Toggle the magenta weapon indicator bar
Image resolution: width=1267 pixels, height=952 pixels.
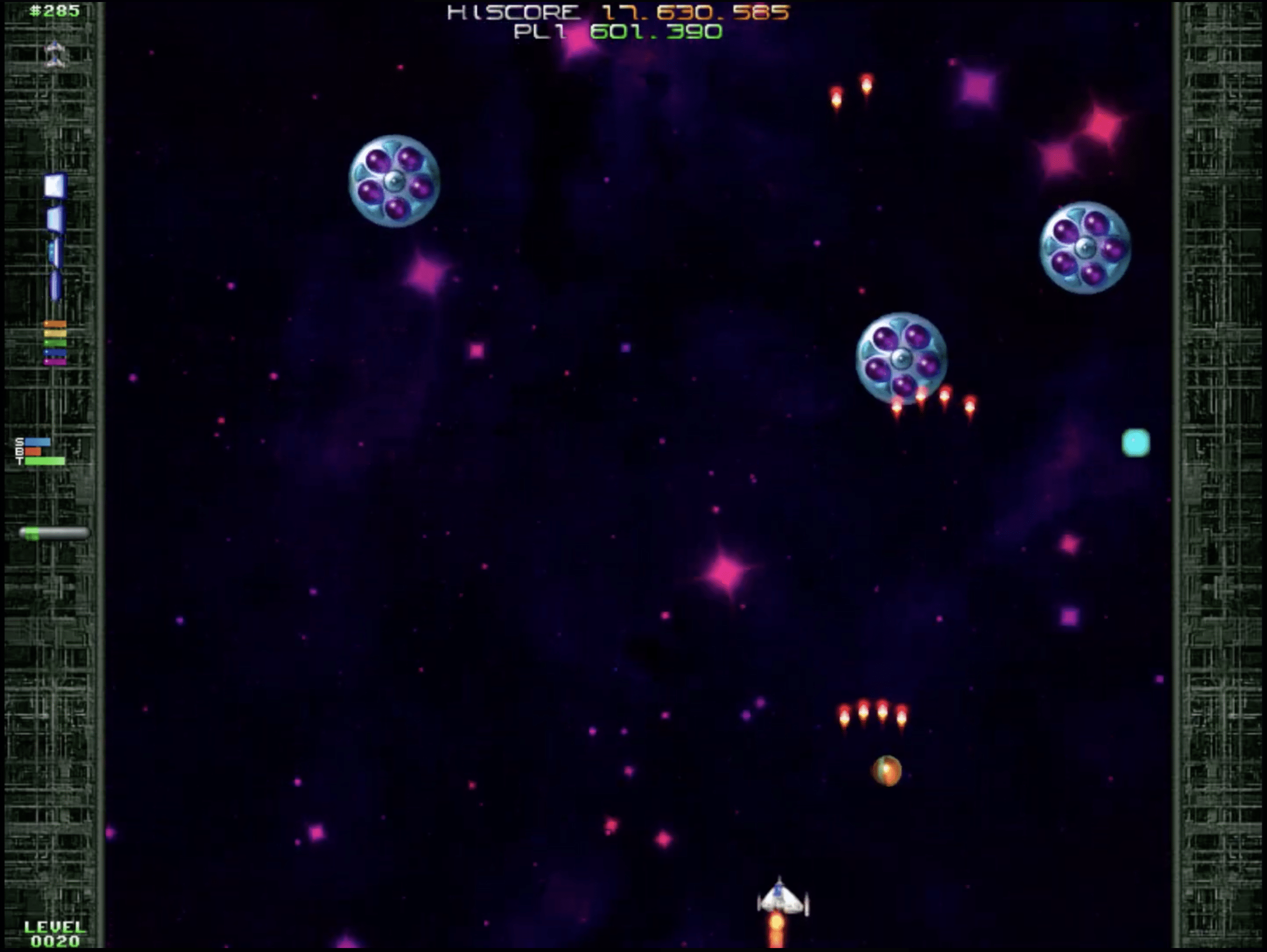click(x=55, y=362)
